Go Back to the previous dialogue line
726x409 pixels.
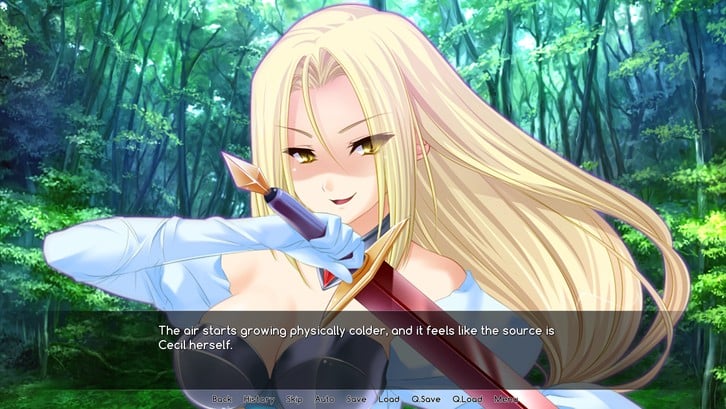click(x=221, y=399)
